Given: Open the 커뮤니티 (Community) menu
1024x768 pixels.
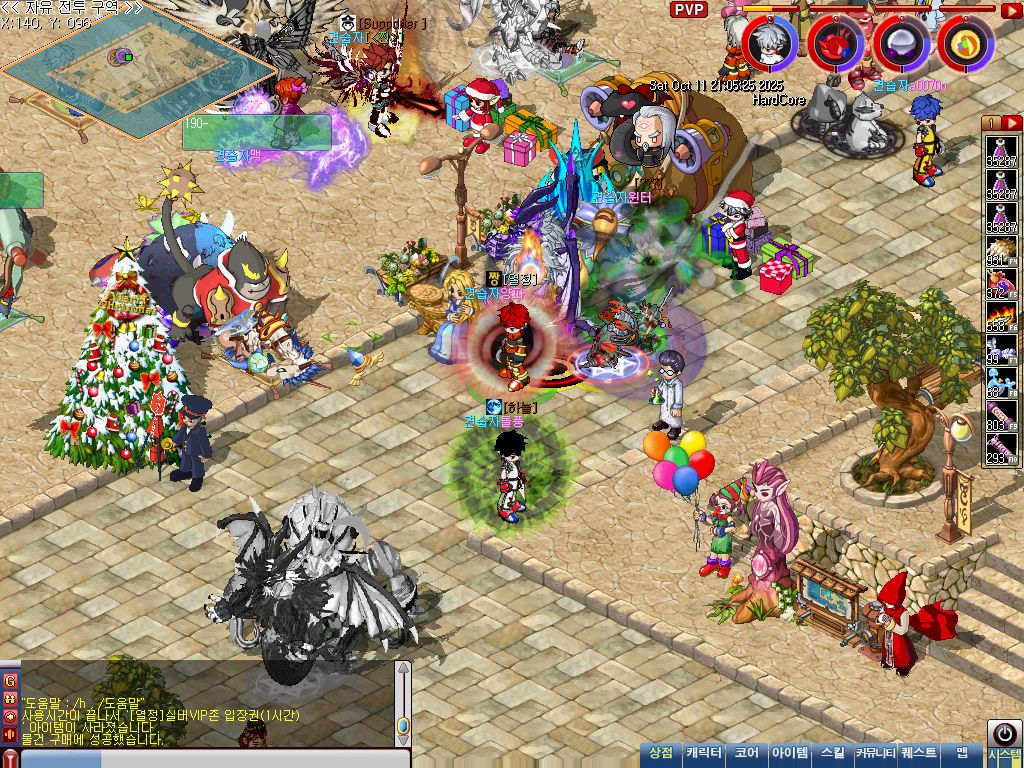Looking at the screenshot, I should click(873, 754).
